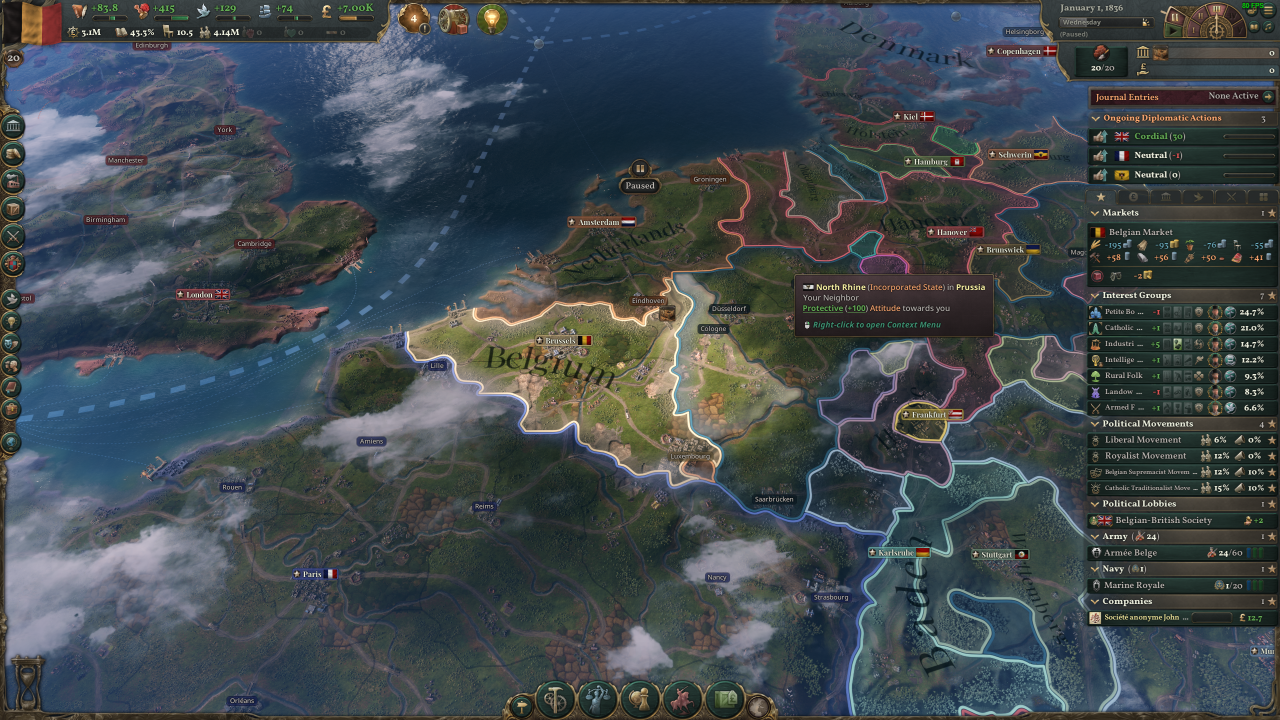The height and width of the screenshot is (720, 1280).
Task: Click the notification badge showing 4
Action: pos(413,18)
